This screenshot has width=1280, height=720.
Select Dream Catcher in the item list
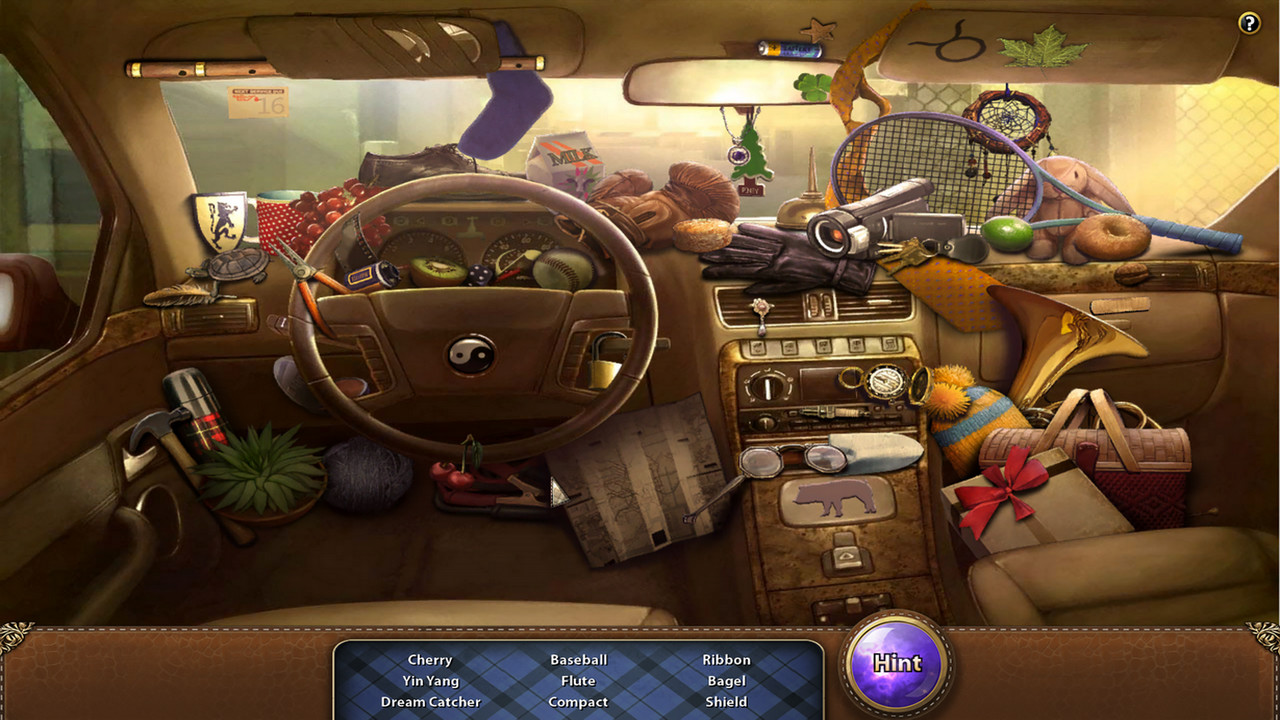click(x=430, y=702)
